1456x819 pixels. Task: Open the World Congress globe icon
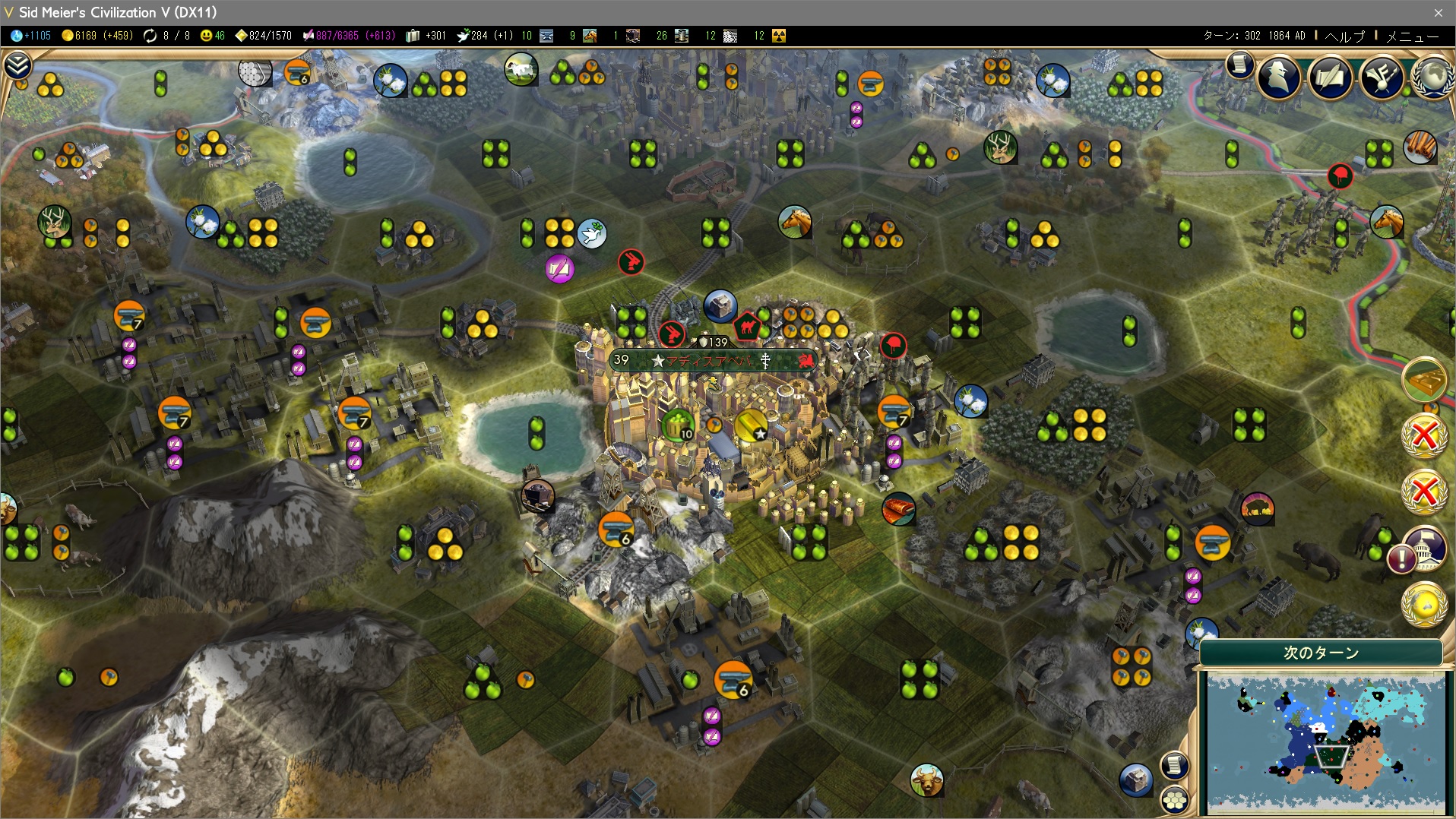coord(1432,76)
